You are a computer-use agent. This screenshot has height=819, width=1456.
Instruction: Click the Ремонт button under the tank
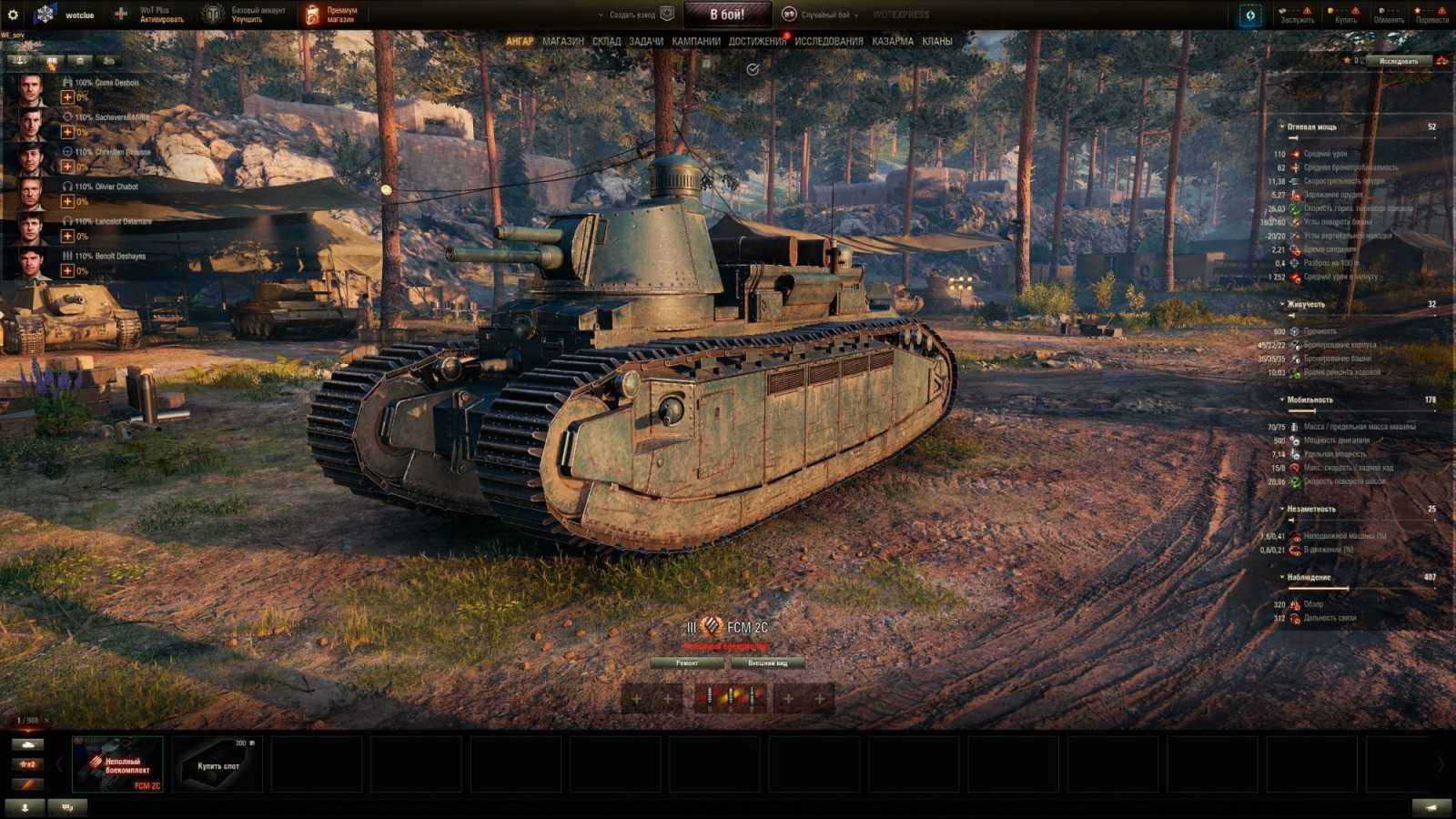tap(689, 662)
